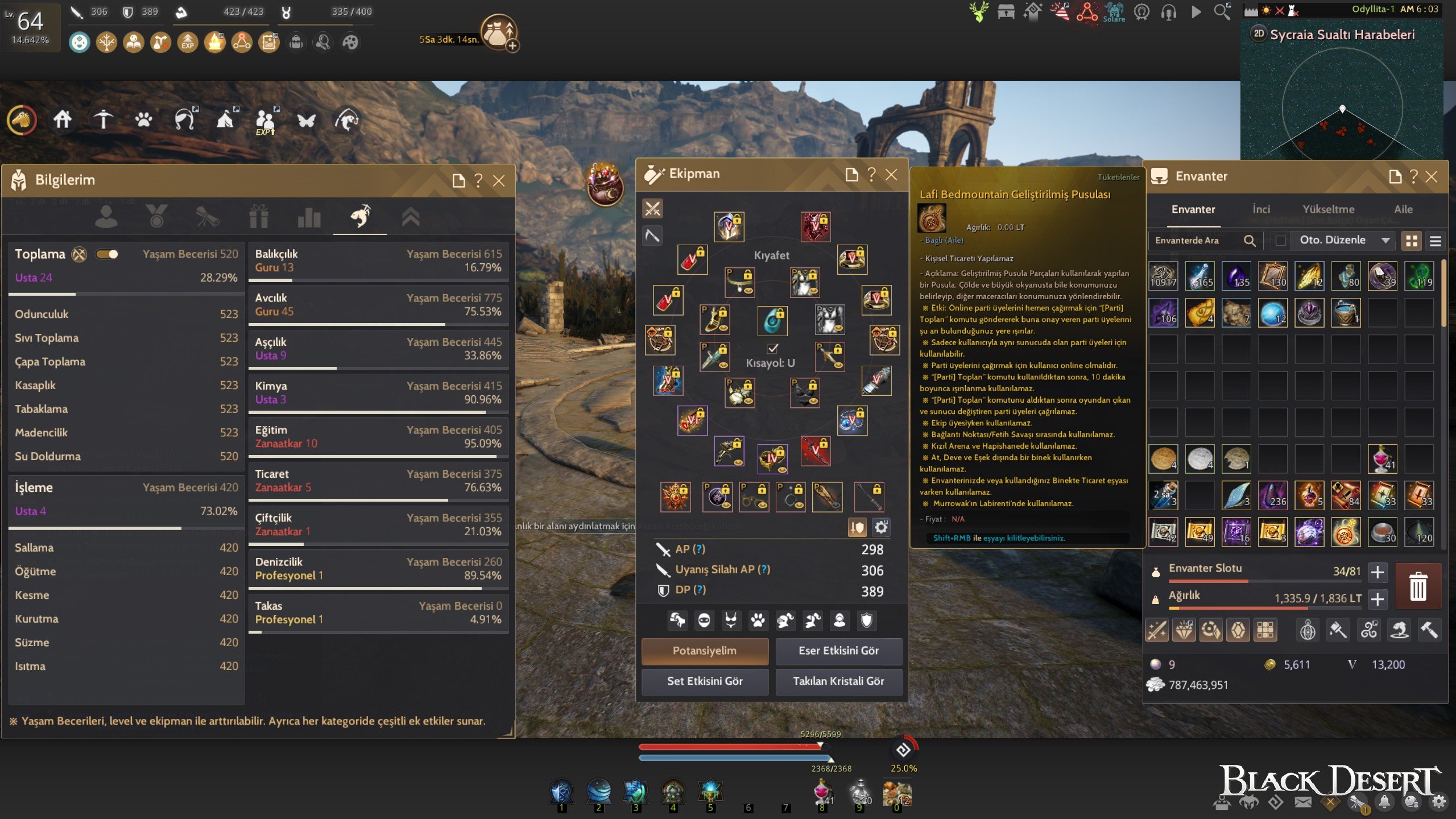Click the Potansiyelim button

click(705, 651)
